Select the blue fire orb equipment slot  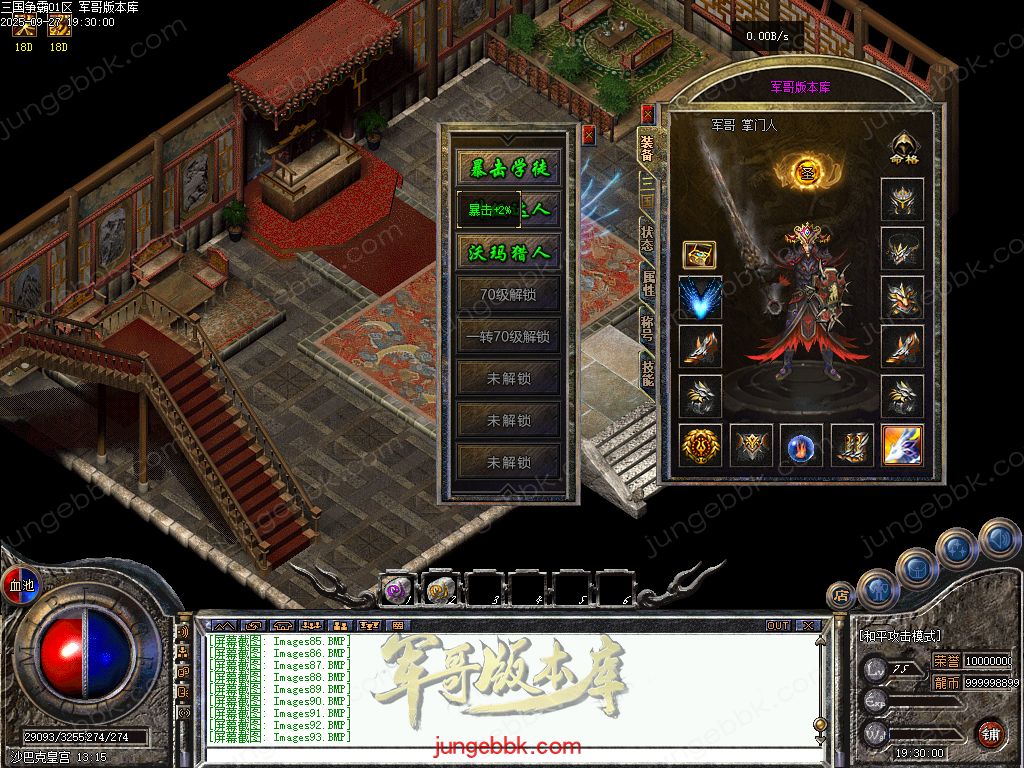(x=801, y=446)
